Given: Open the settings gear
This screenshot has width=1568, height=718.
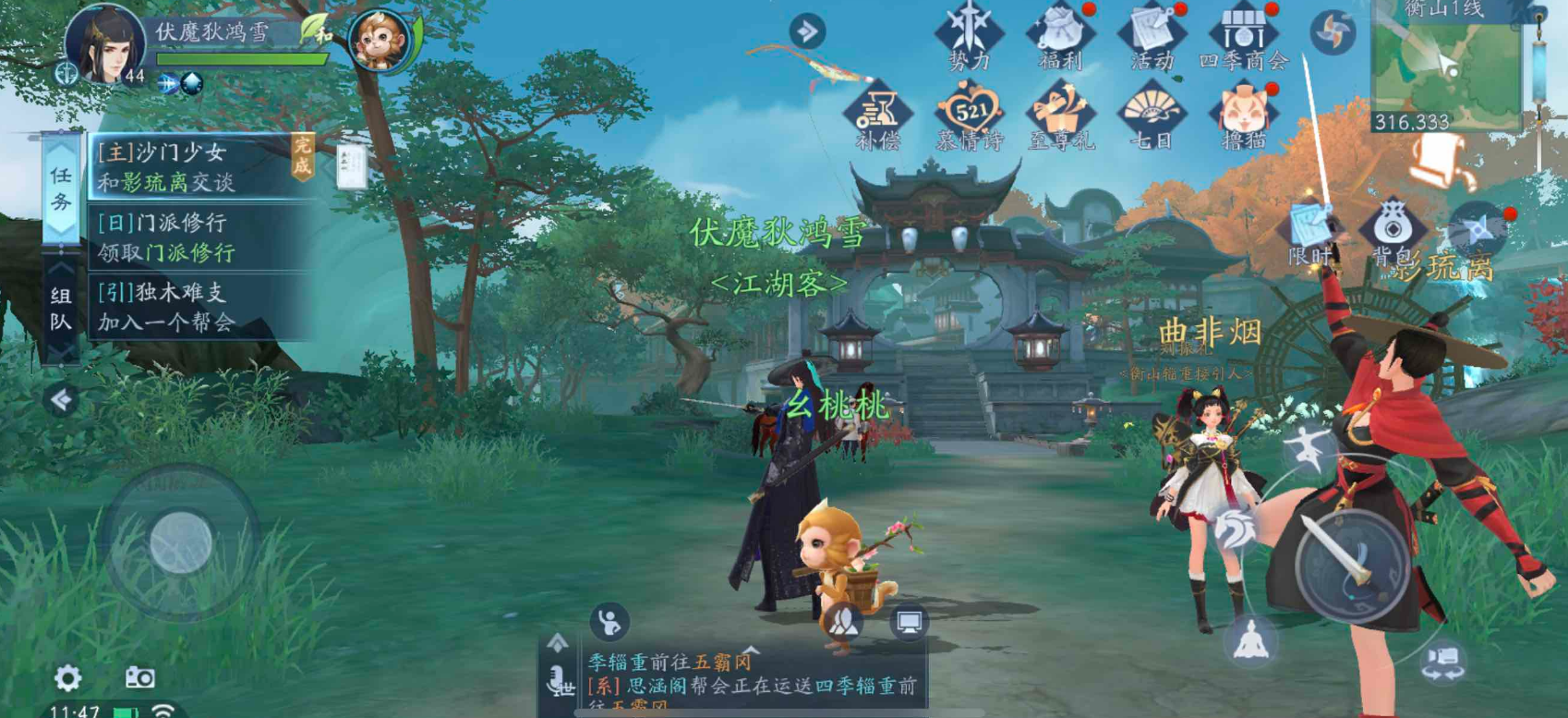Looking at the screenshot, I should (x=67, y=678).
